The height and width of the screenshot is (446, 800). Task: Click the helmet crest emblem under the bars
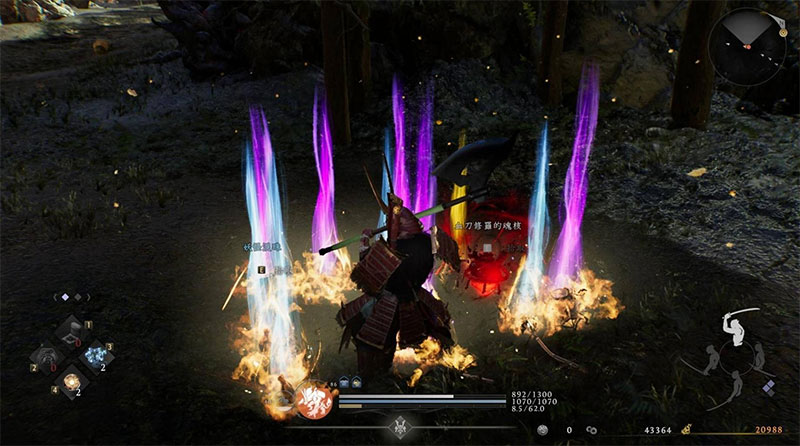(400, 425)
